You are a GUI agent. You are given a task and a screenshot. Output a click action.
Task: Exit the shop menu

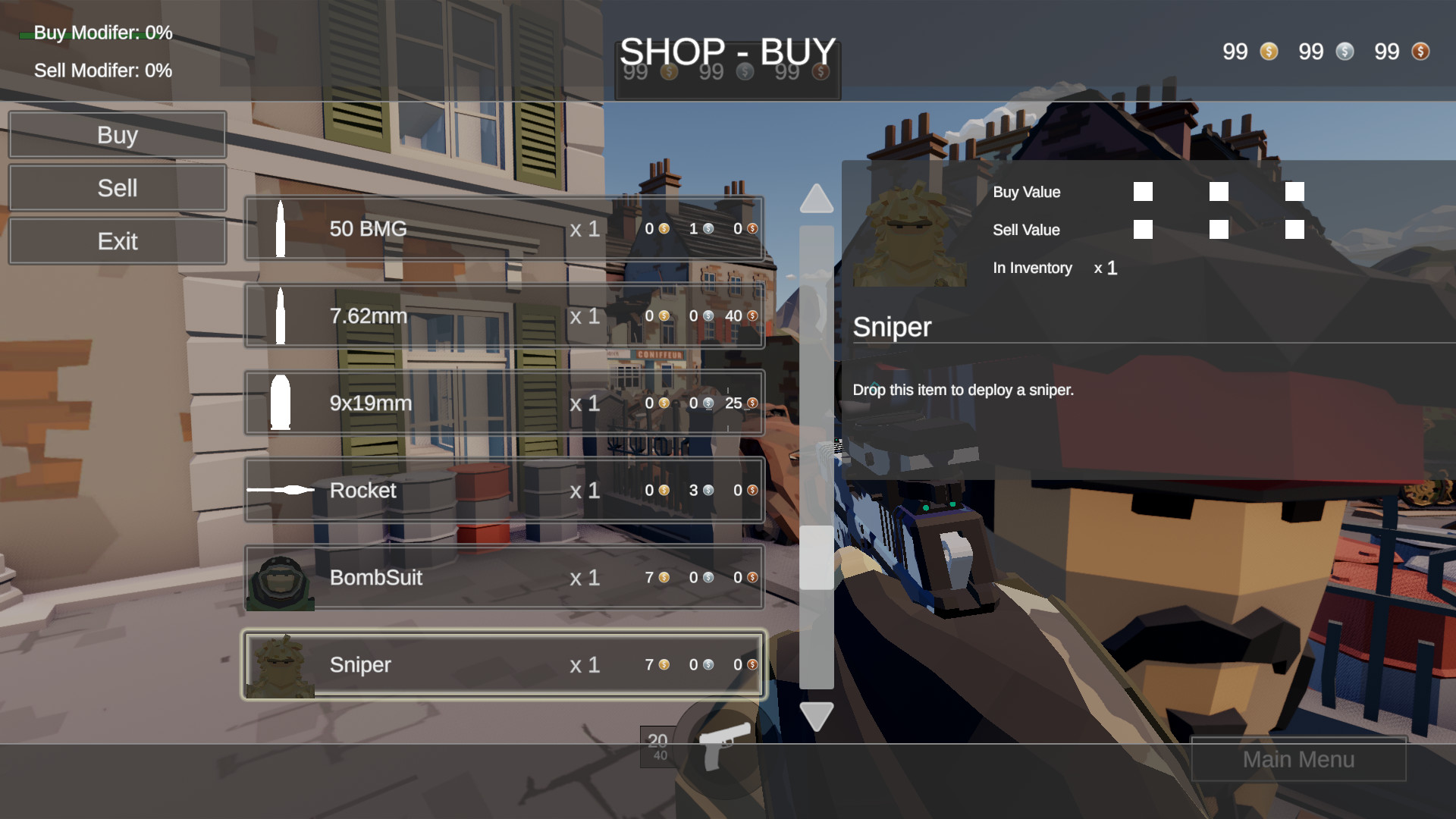(x=118, y=240)
